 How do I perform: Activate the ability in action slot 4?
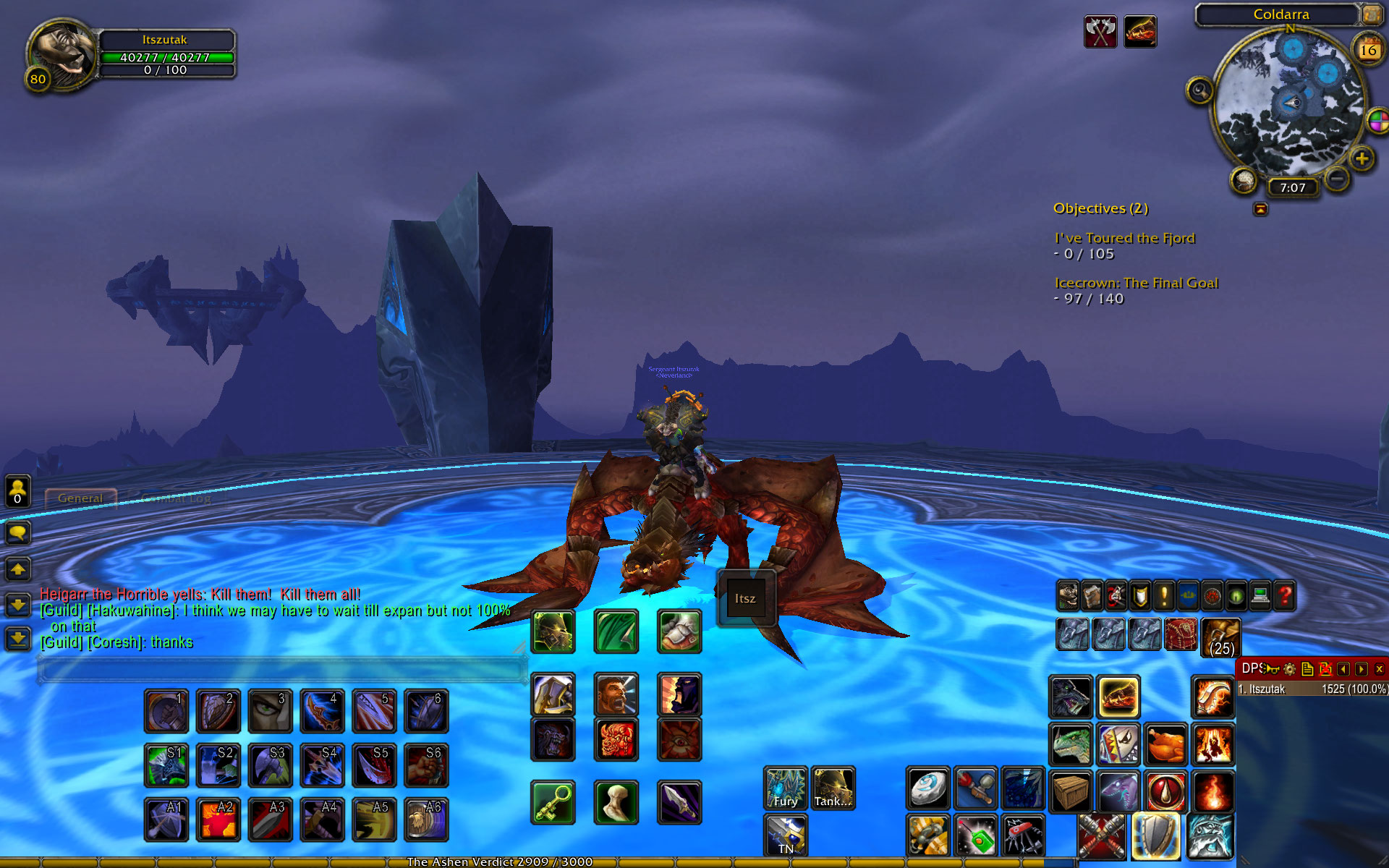coord(322,711)
